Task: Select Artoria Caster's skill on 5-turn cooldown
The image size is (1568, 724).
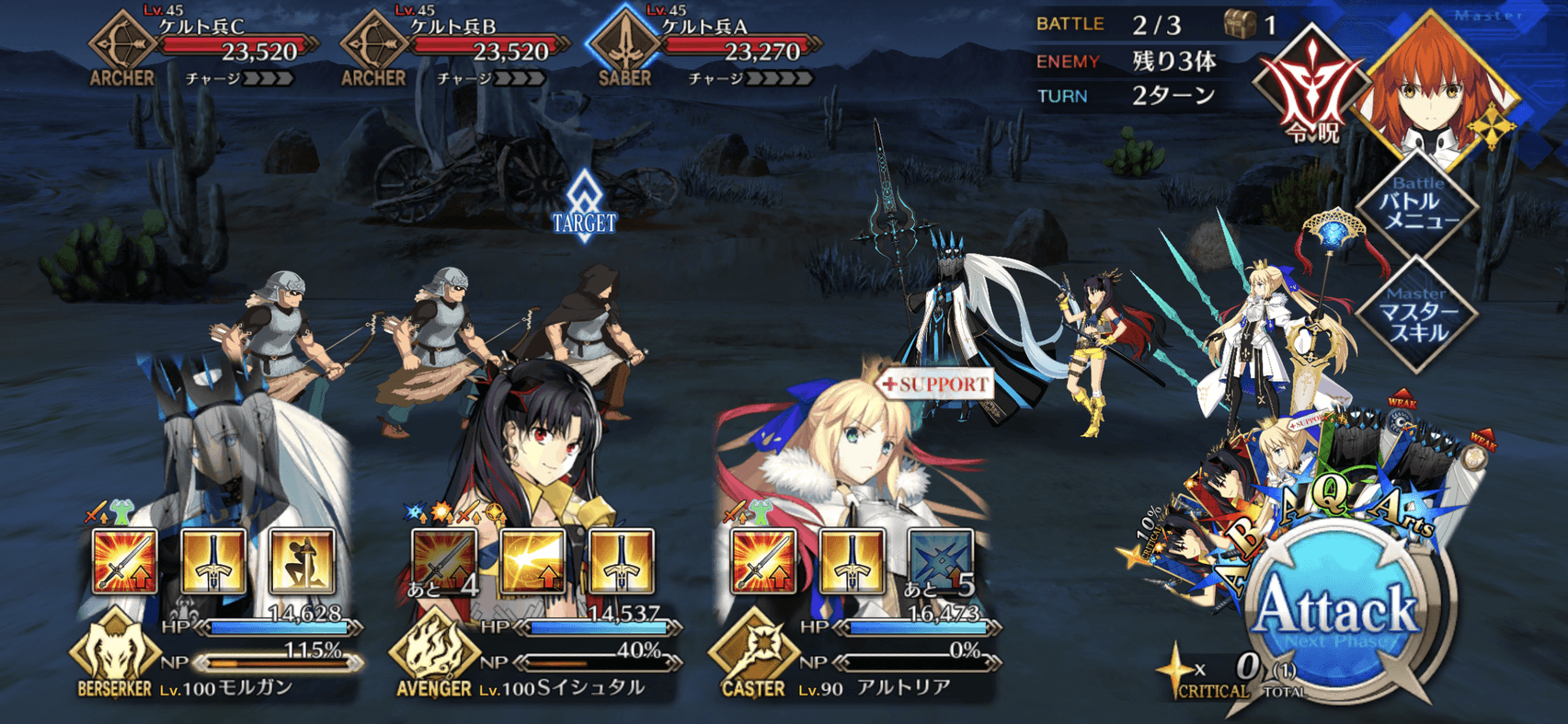Action: point(940,560)
